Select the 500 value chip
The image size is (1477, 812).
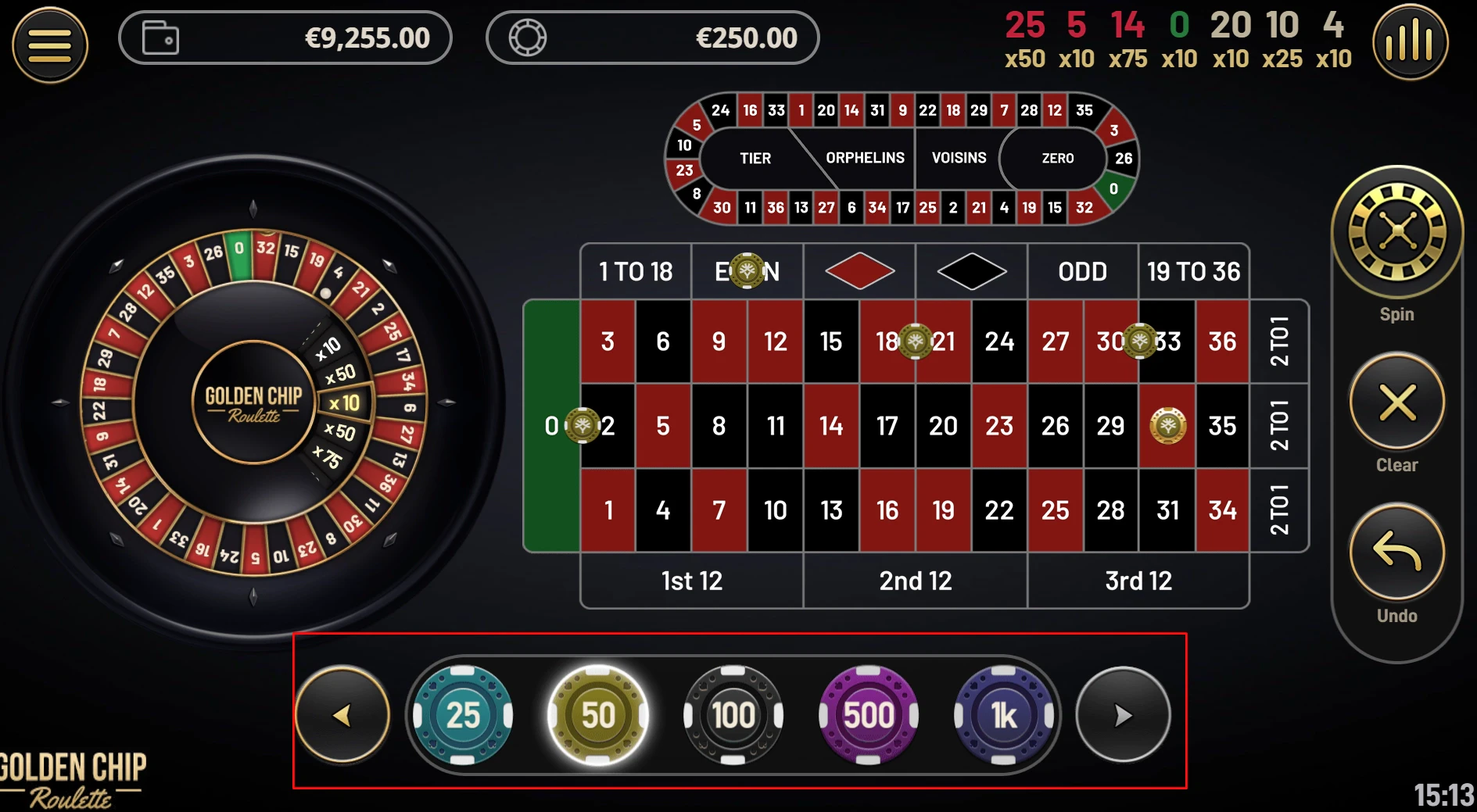(x=868, y=714)
